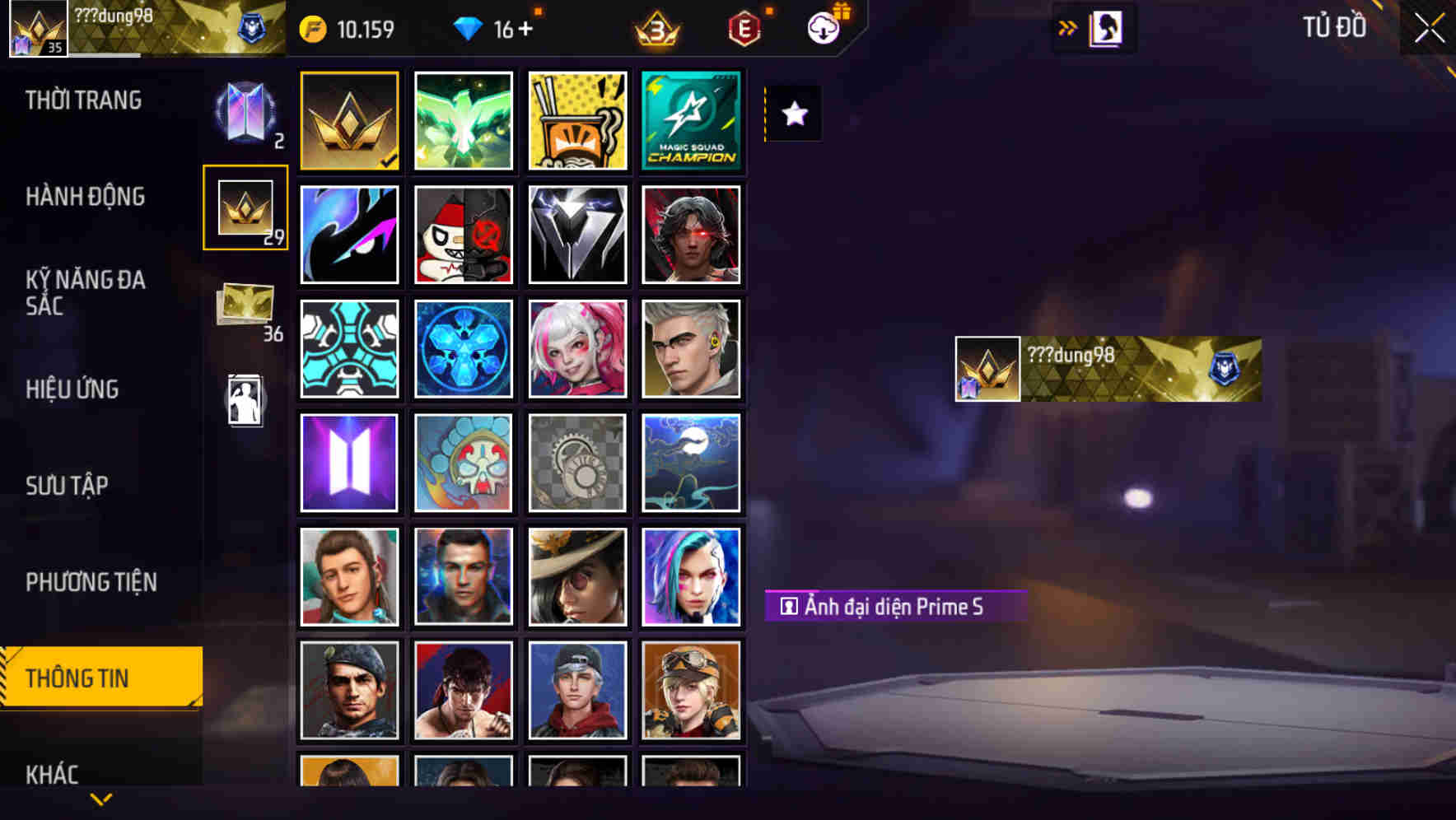Click the Ảnh đại diện Prime S label
The height and width of the screenshot is (820, 1456).
892,606
